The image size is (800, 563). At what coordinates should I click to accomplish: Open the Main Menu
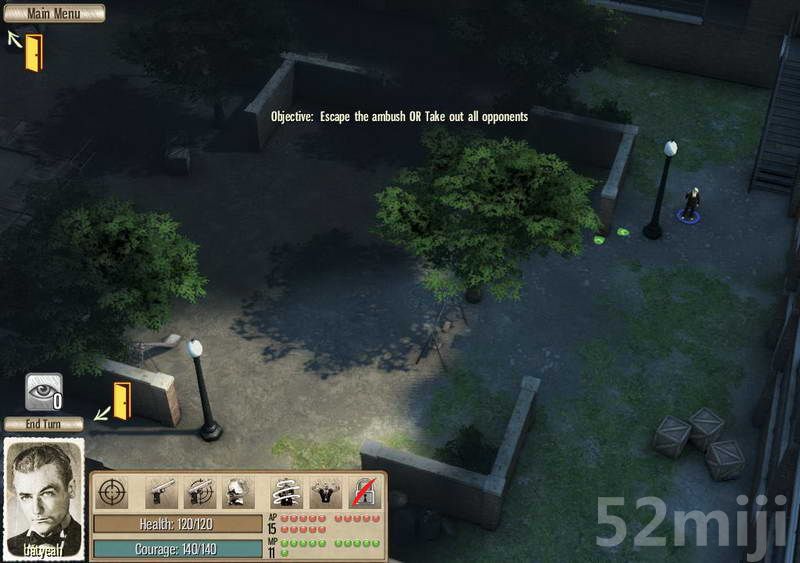[x=53, y=13]
